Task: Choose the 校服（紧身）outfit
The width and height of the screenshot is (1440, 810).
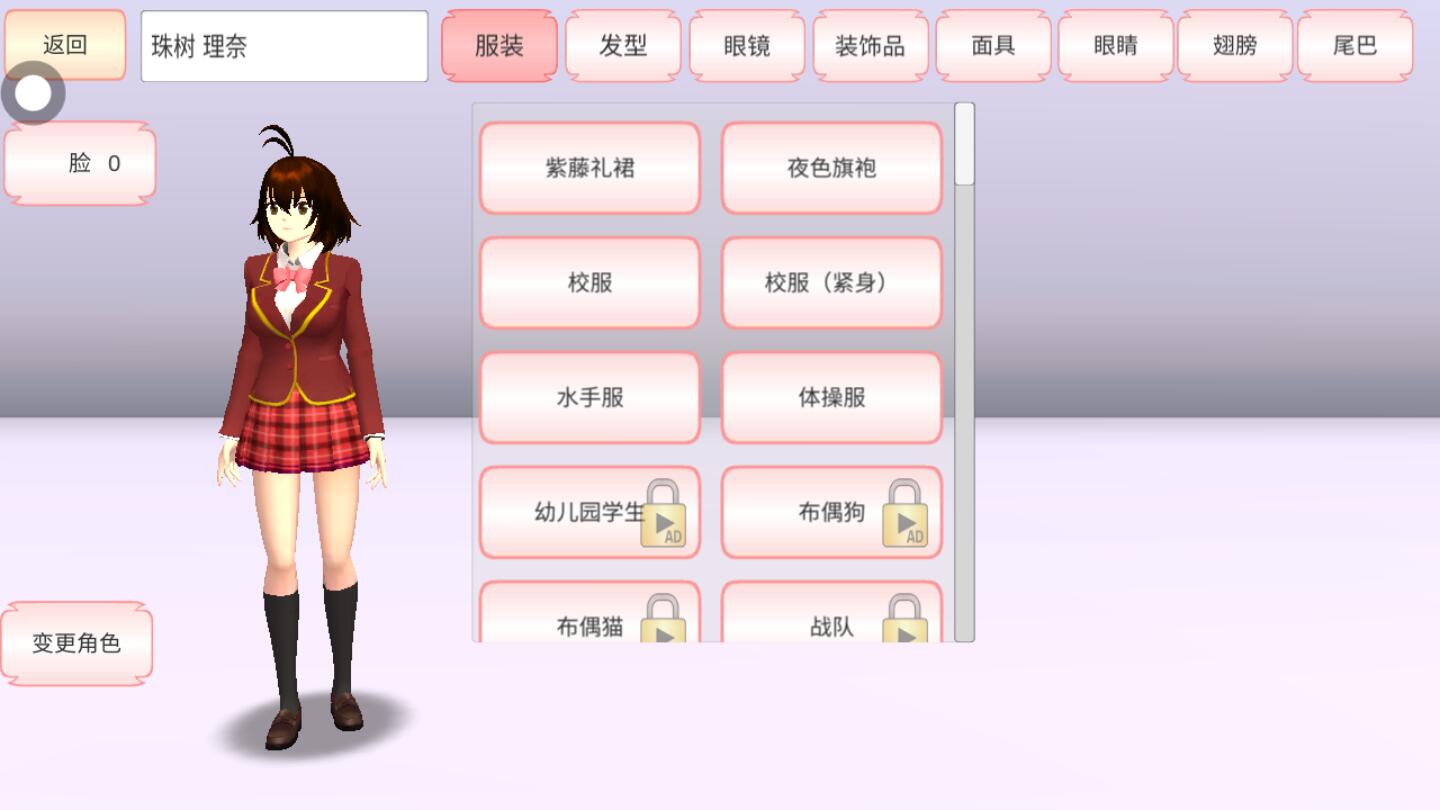Action: [832, 282]
